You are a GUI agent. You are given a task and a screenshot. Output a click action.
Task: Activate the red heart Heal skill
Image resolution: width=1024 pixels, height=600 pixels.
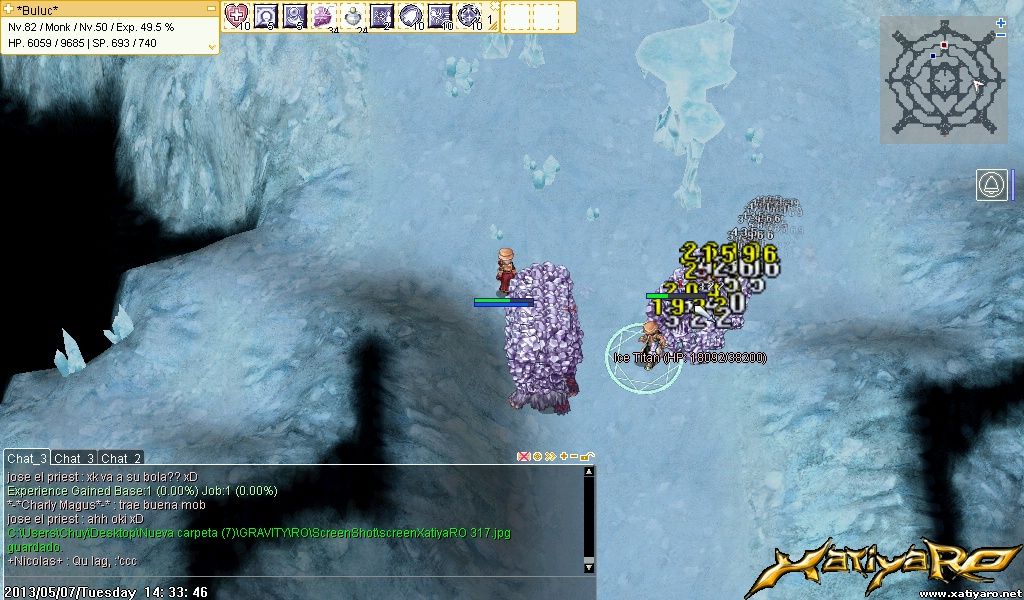pyautogui.click(x=236, y=15)
